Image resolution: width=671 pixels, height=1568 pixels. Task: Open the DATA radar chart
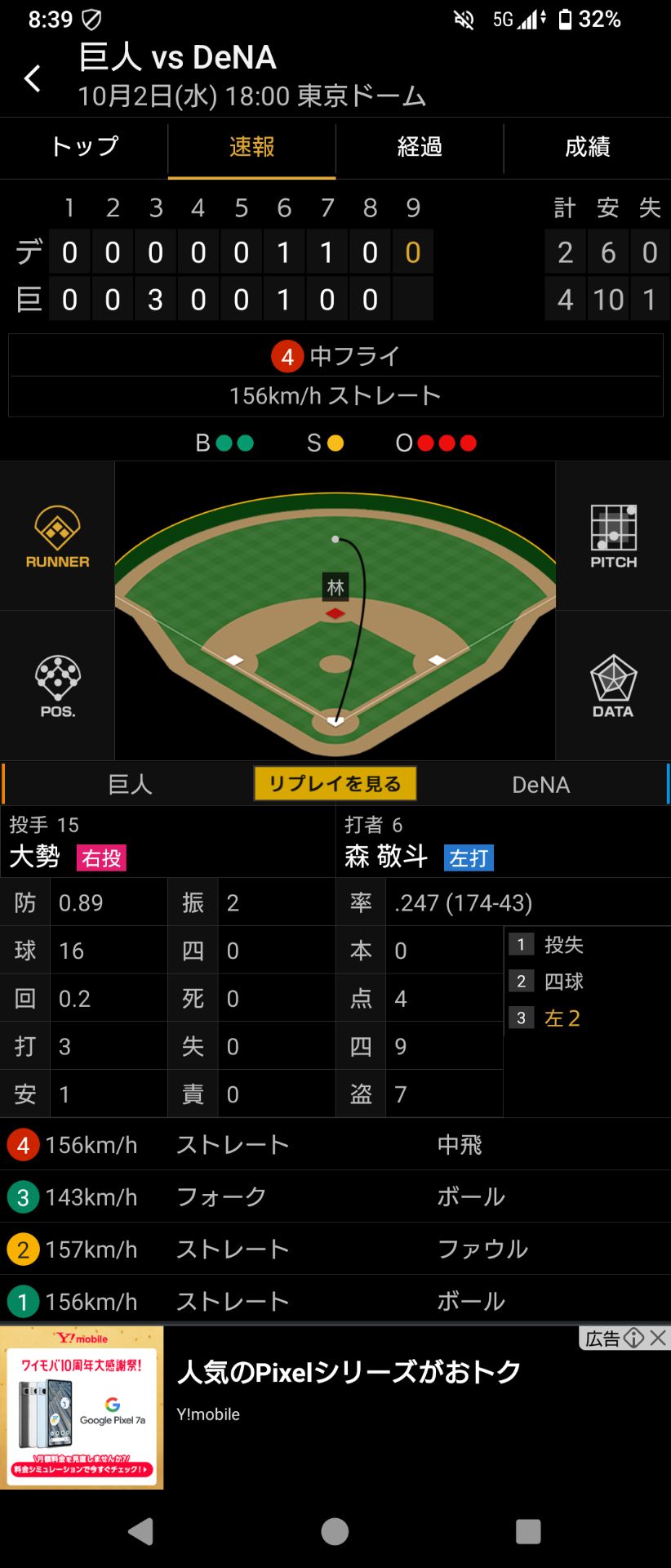pos(613,686)
